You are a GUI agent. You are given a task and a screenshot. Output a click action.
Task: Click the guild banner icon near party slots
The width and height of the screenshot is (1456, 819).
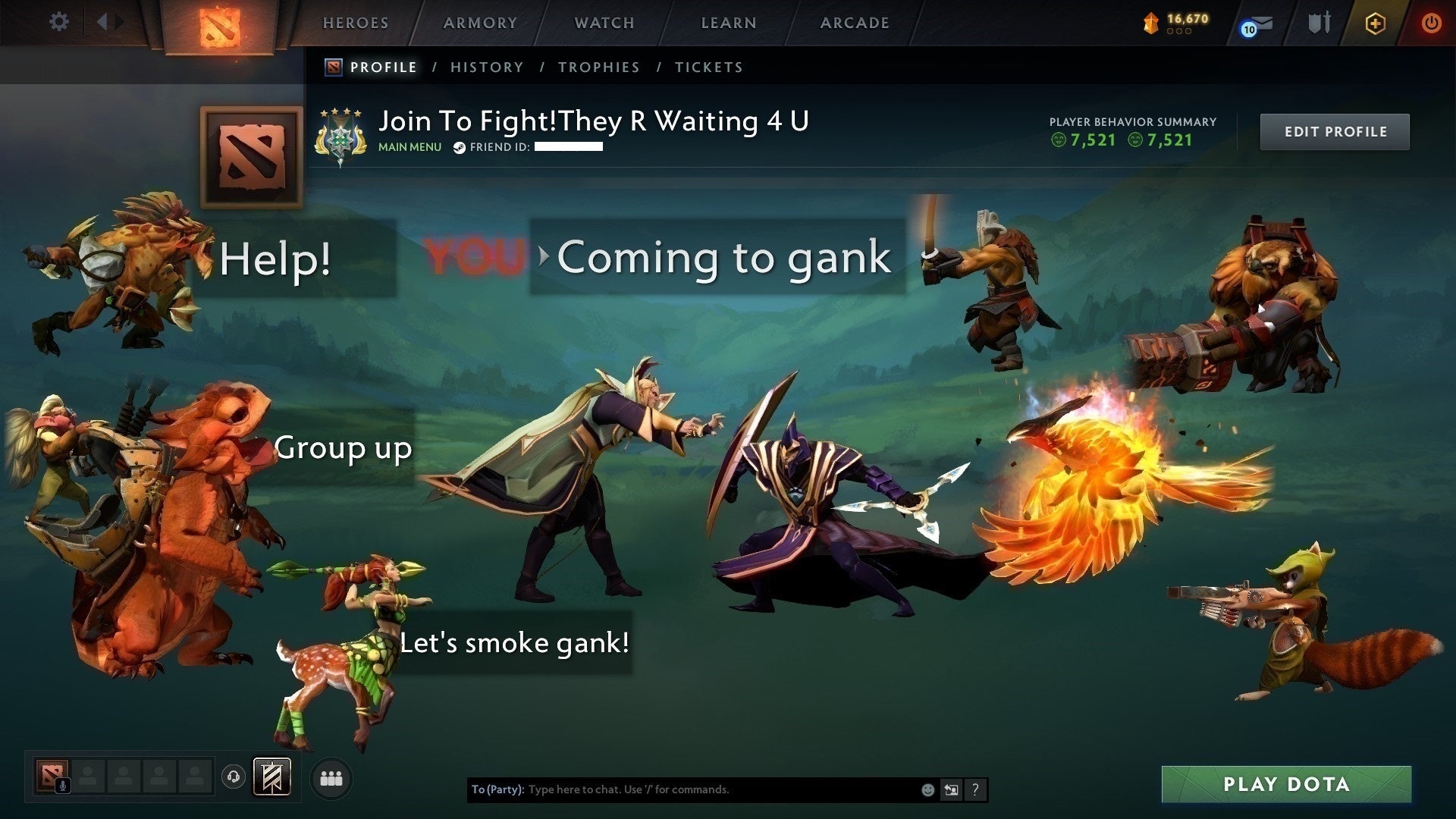tap(273, 777)
